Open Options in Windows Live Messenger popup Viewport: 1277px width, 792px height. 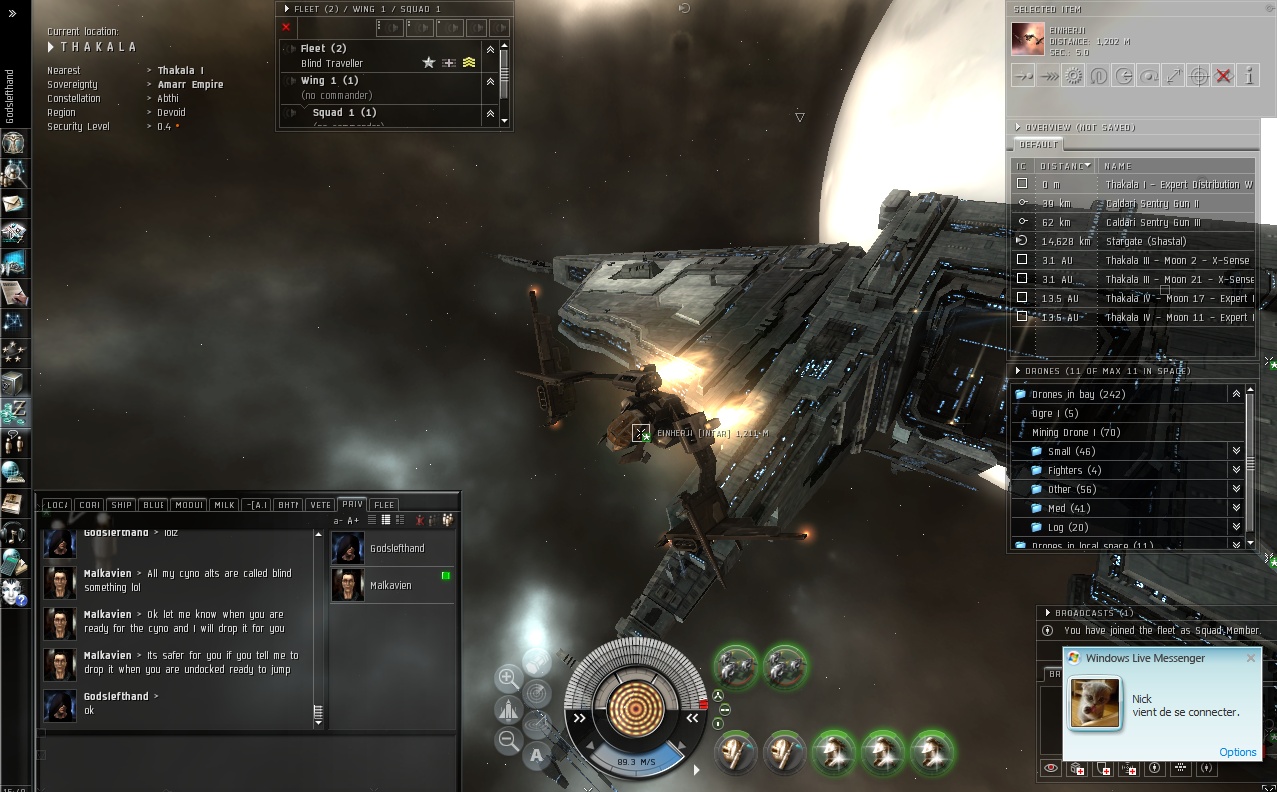(x=1237, y=752)
